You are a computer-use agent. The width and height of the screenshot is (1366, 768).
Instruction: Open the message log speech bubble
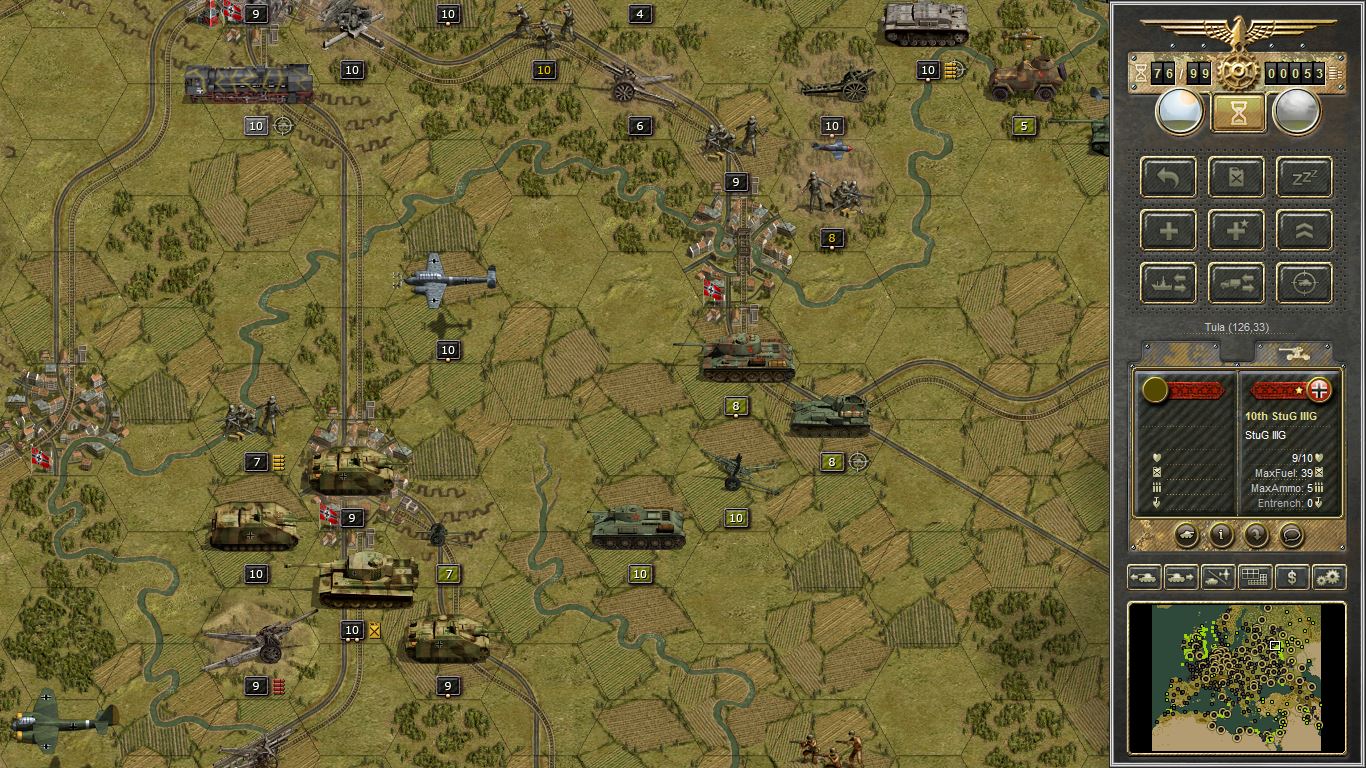[1292, 536]
